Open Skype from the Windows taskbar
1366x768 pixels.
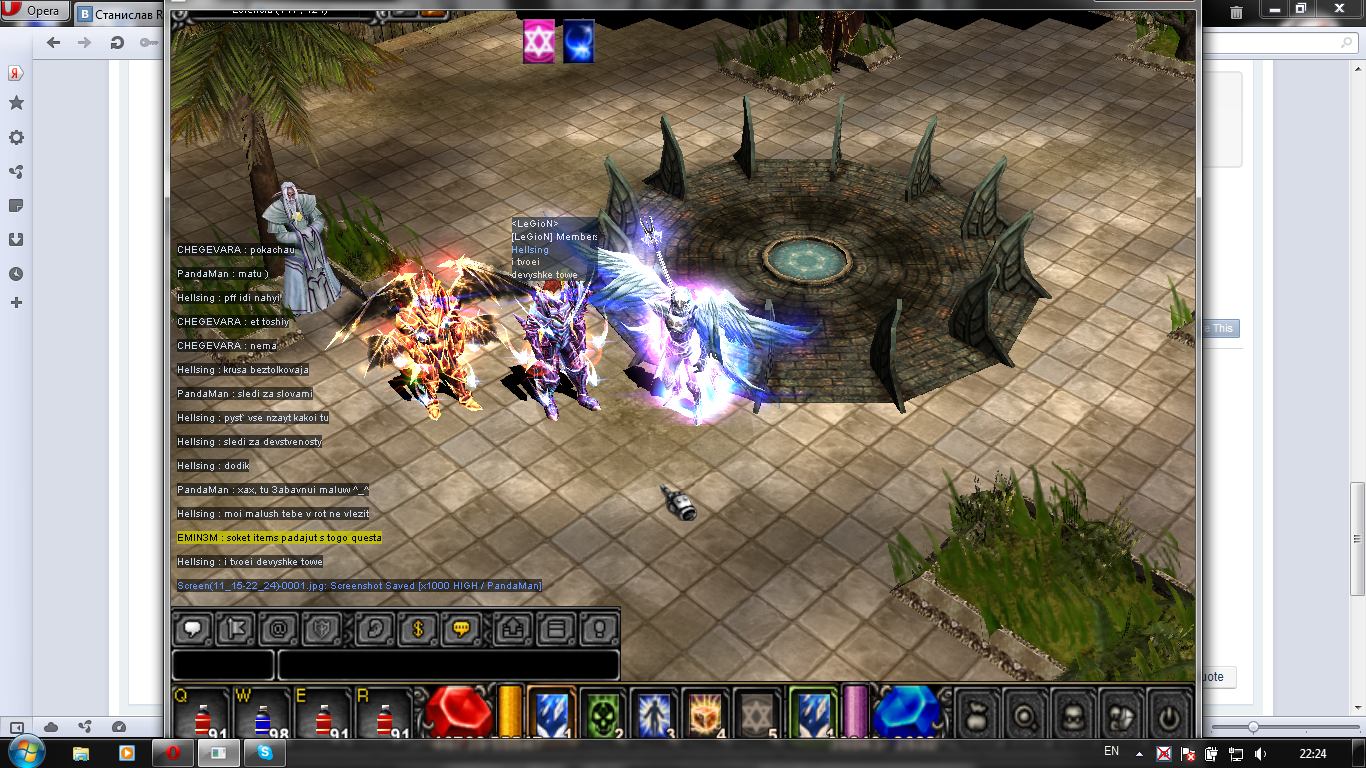[266, 752]
